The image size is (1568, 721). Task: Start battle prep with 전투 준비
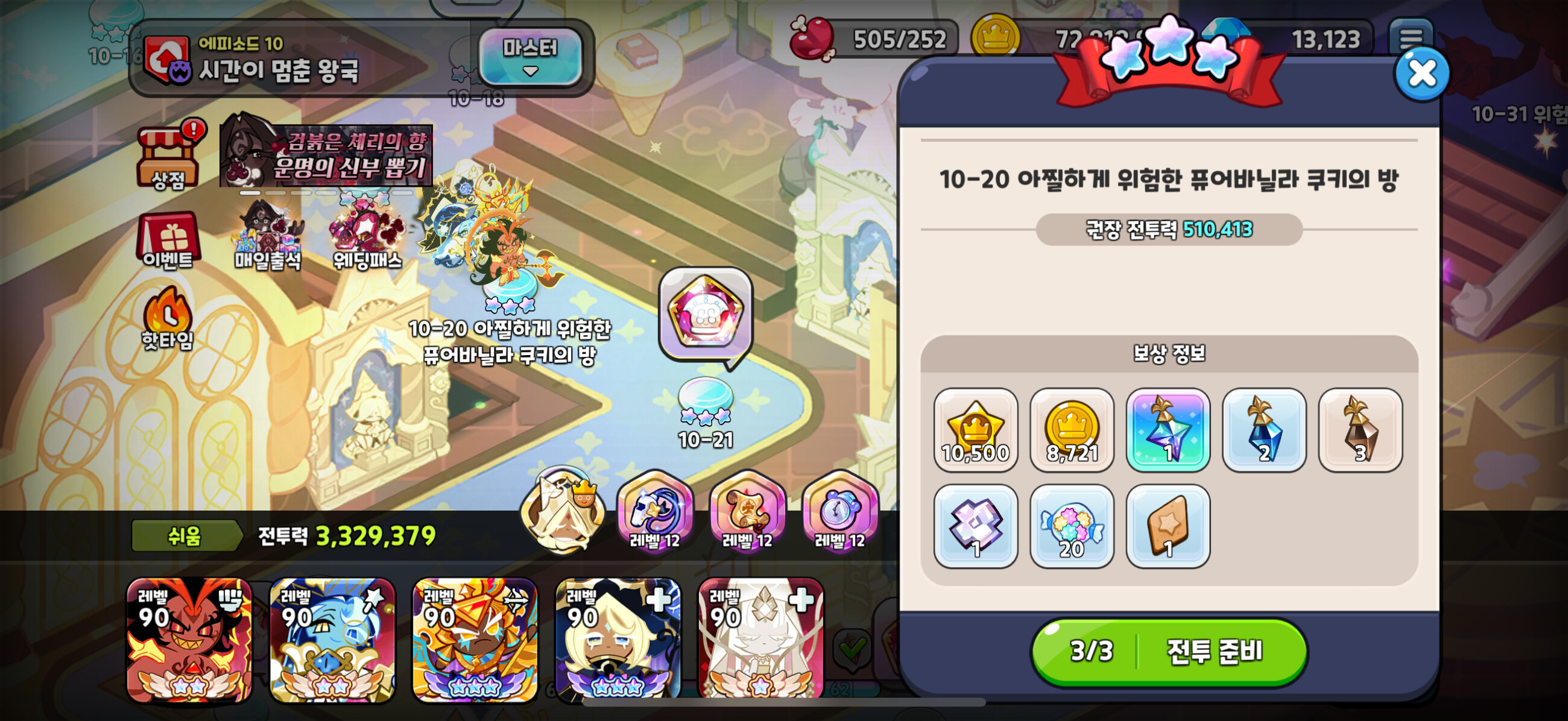pos(1169,652)
